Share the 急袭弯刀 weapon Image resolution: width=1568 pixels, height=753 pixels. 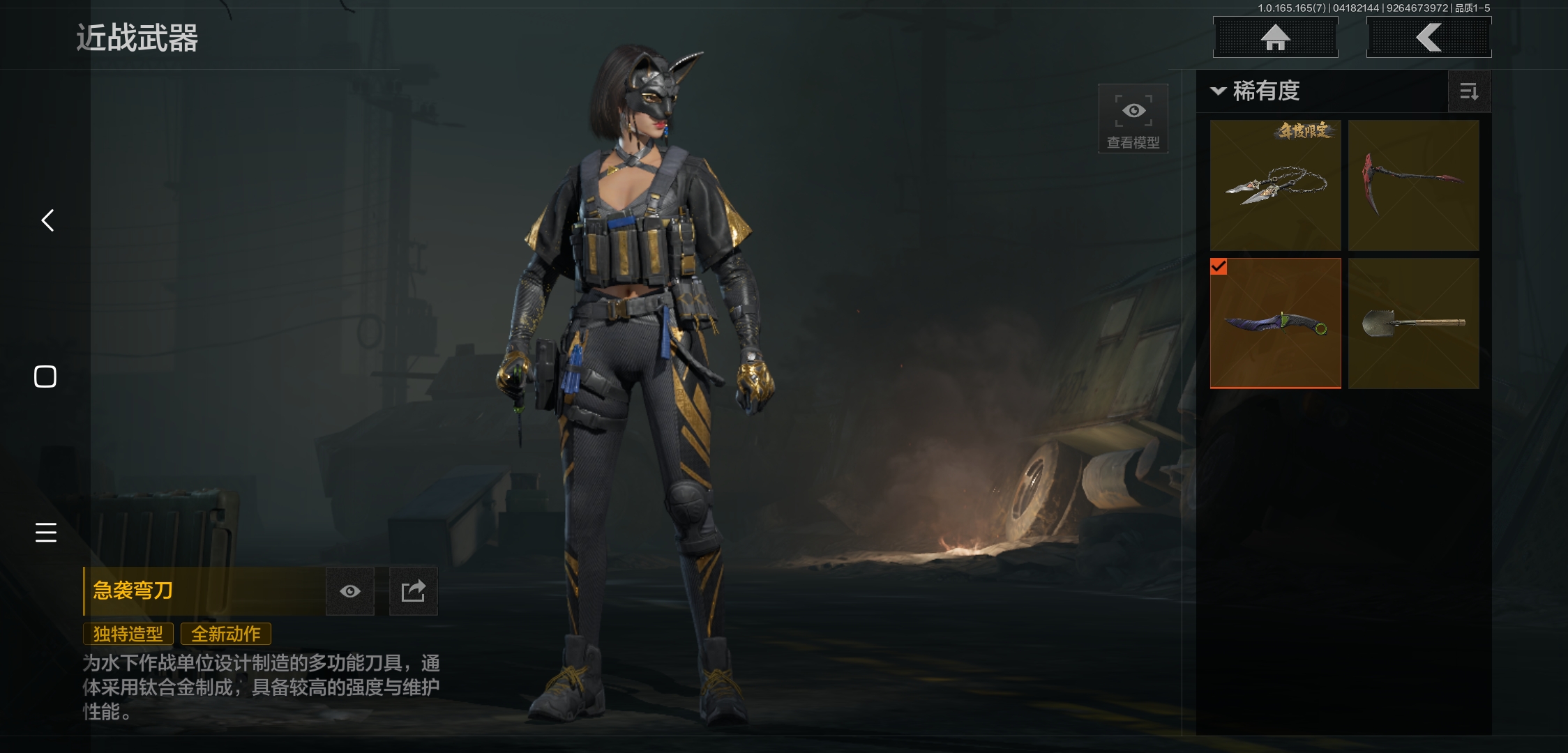click(413, 591)
